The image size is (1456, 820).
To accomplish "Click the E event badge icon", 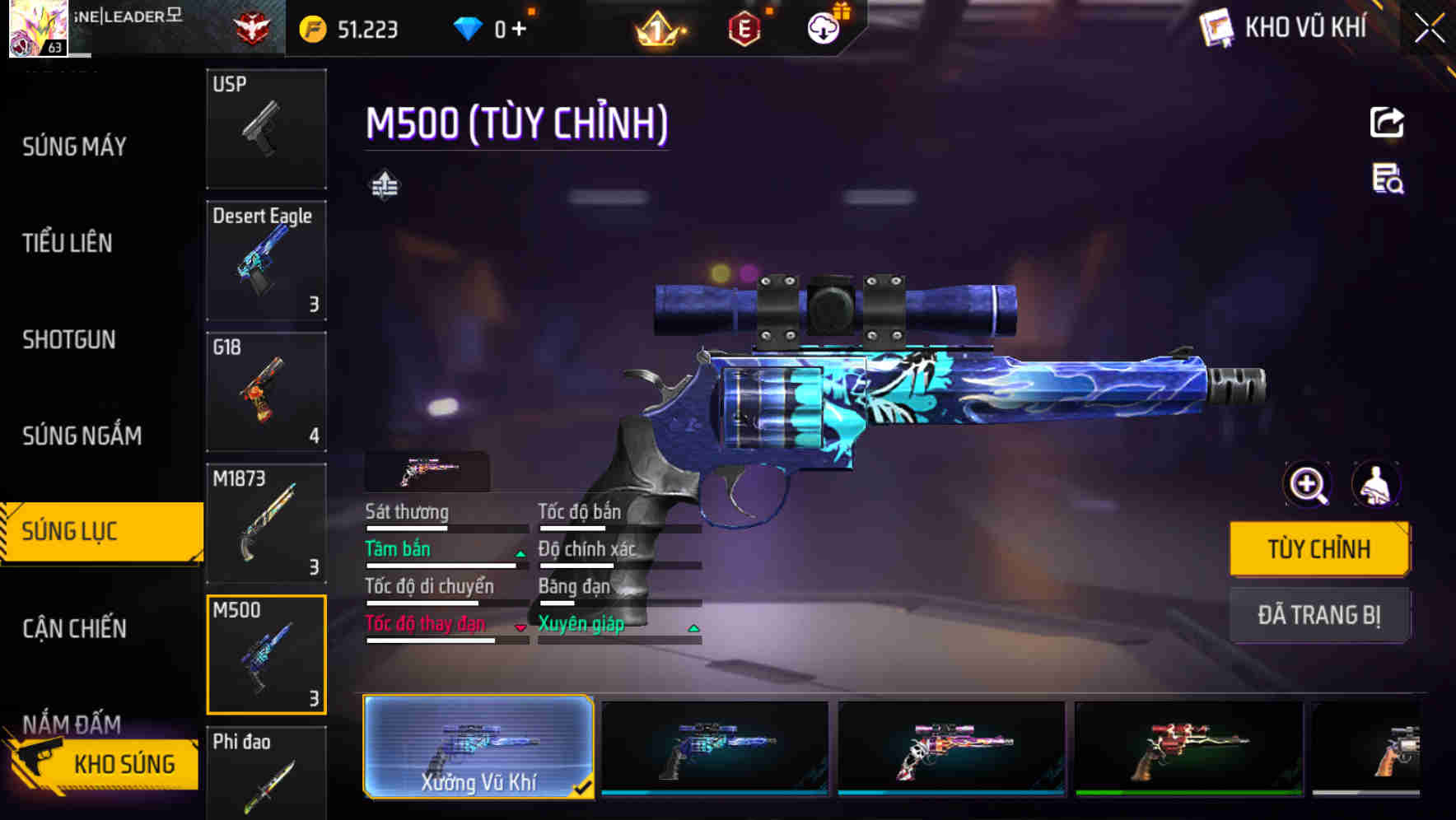I will [x=744, y=27].
